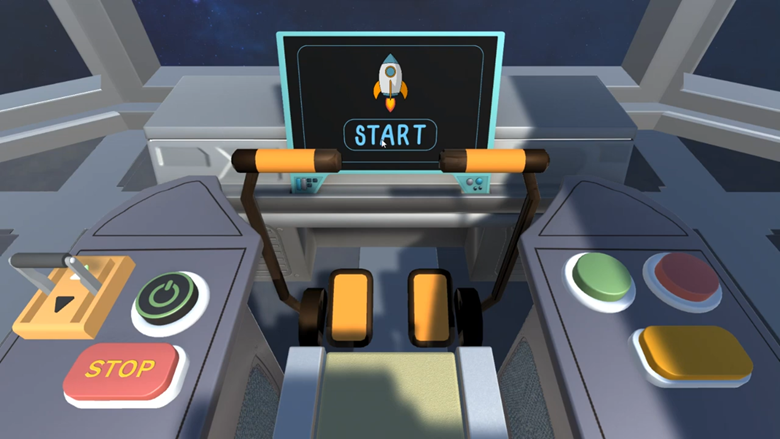
Task: Tap the yellow rectangular console button
Action: click(x=696, y=352)
